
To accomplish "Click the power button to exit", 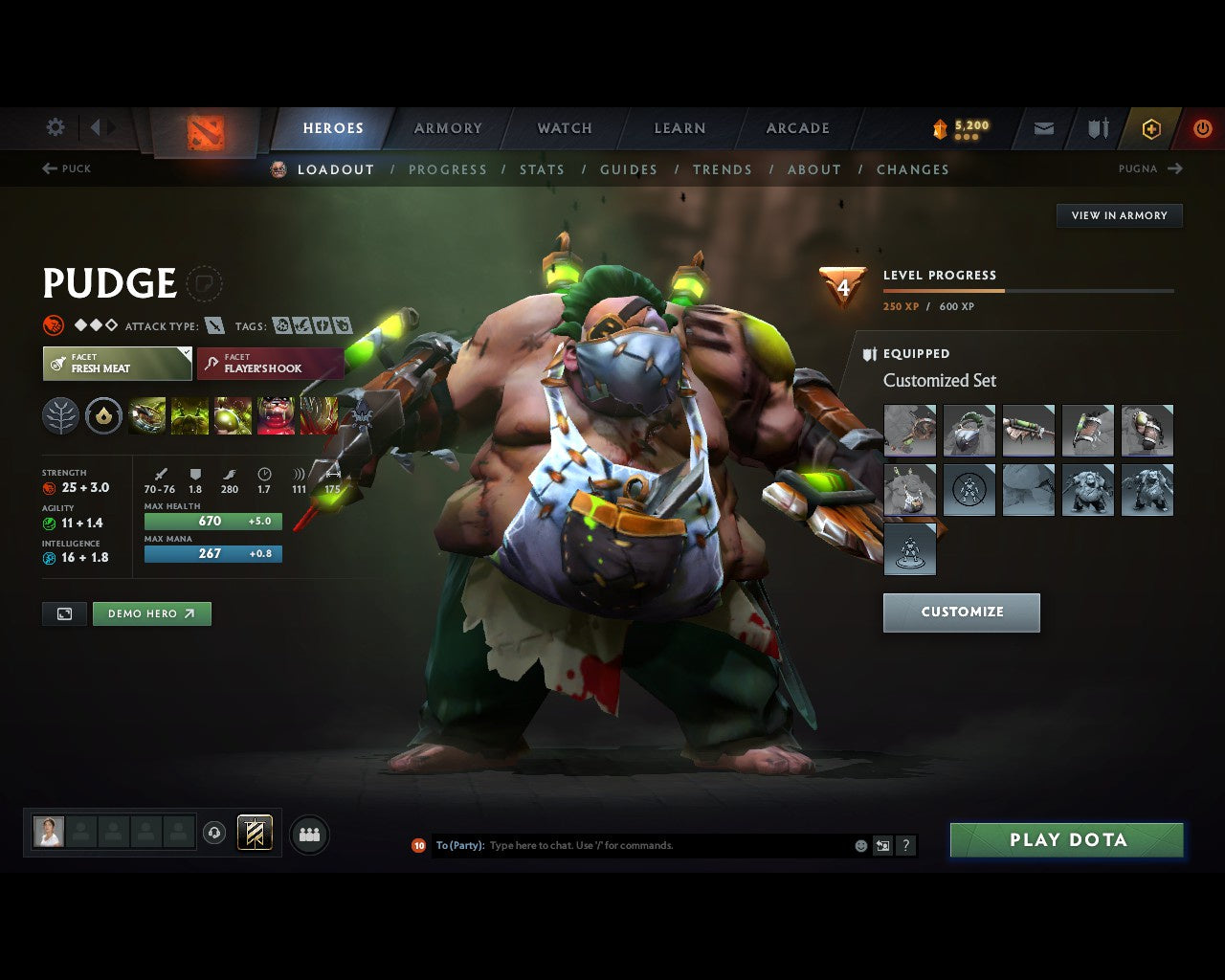I will [x=1202, y=128].
